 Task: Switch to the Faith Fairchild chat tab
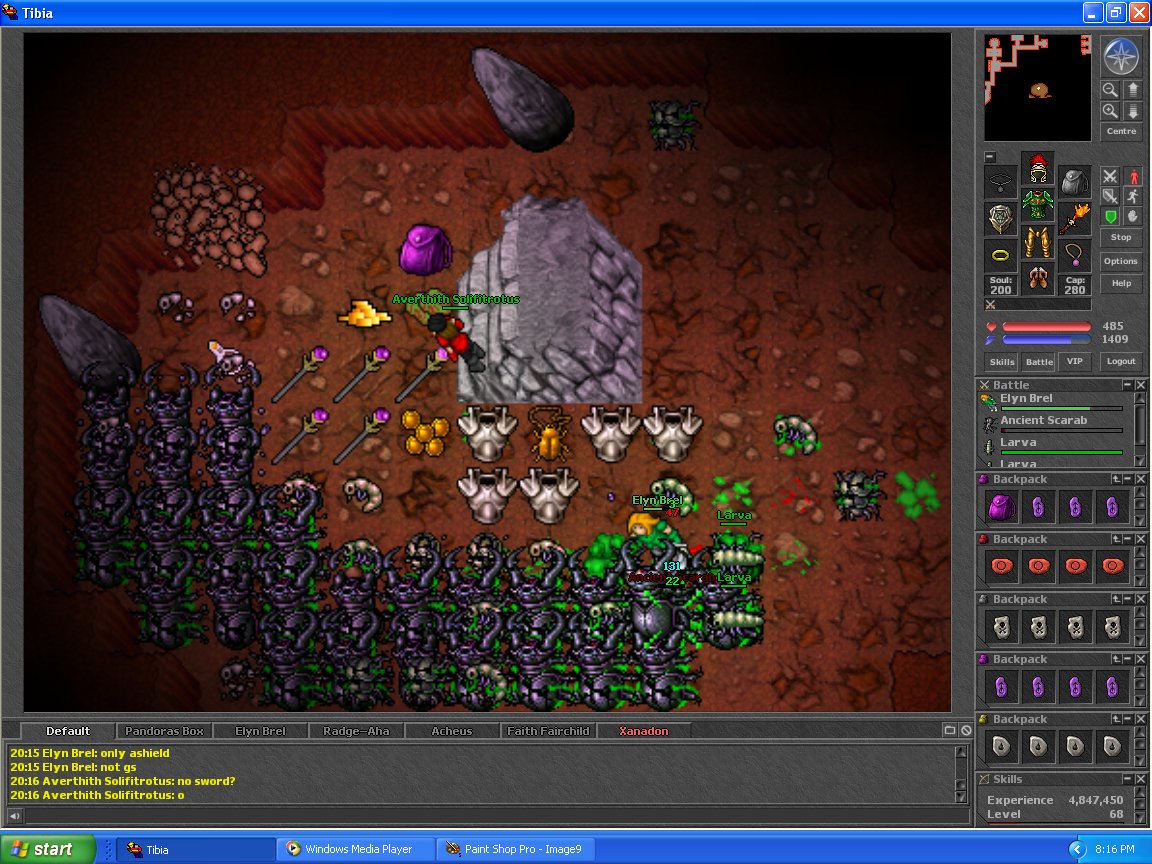pos(547,731)
